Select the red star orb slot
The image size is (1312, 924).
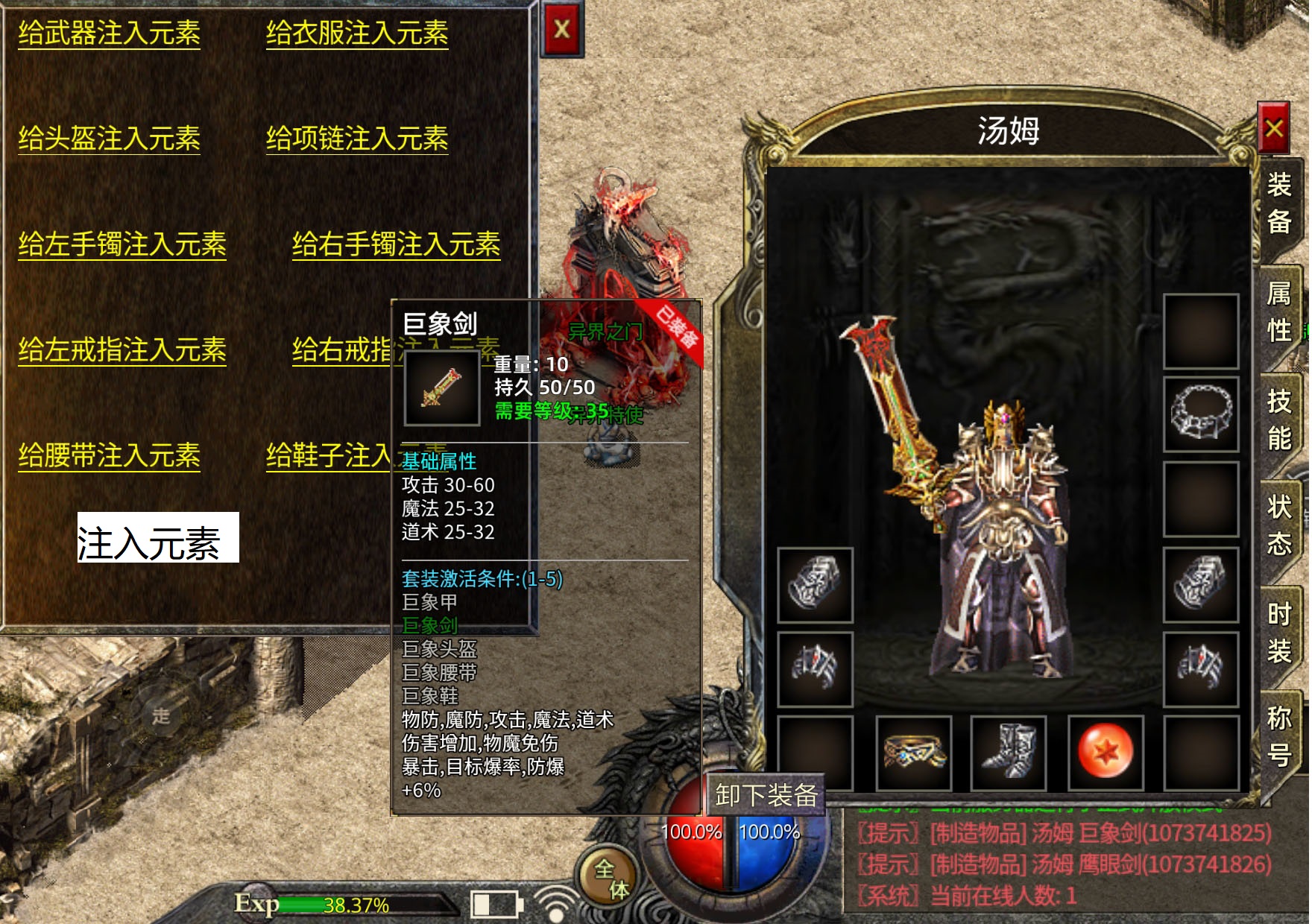pos(1106,752)
